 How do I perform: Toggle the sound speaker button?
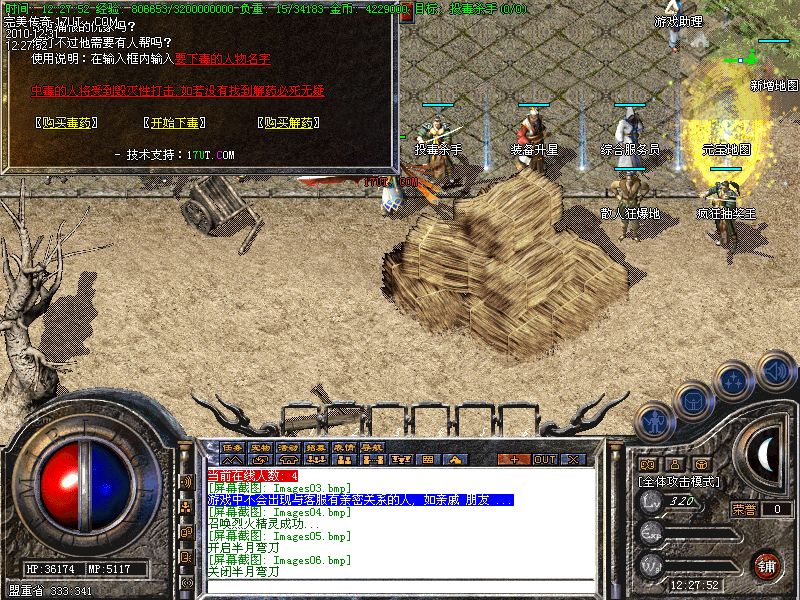[x=775, y=370]
